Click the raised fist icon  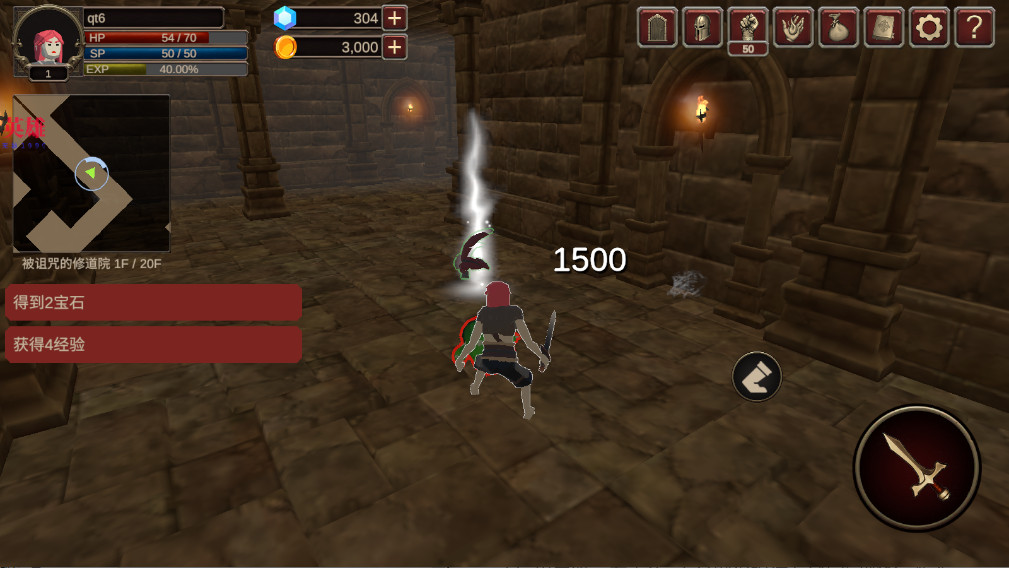click(x=748, y=25)
